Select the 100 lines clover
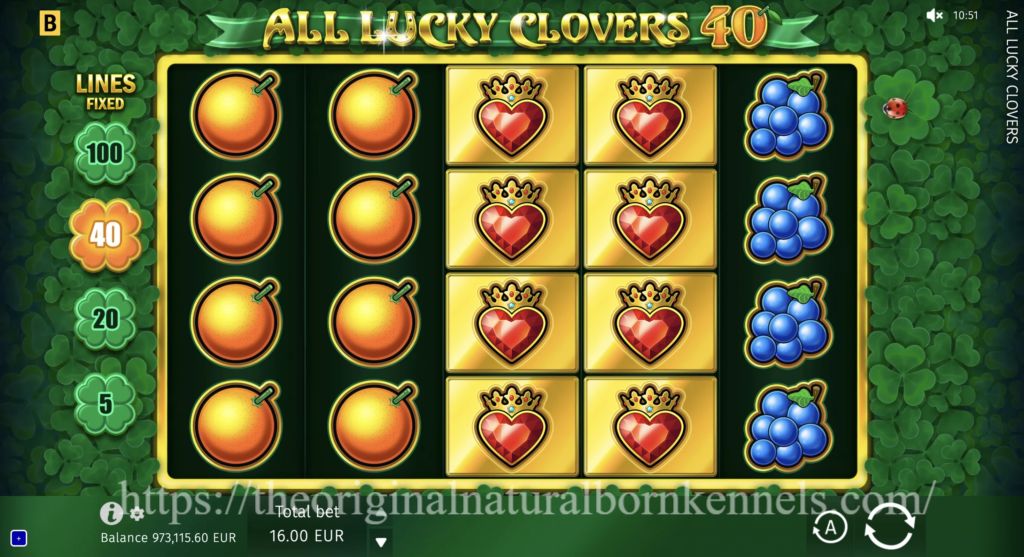Viewport: 1024px width, 557px height. coord(105,153)
